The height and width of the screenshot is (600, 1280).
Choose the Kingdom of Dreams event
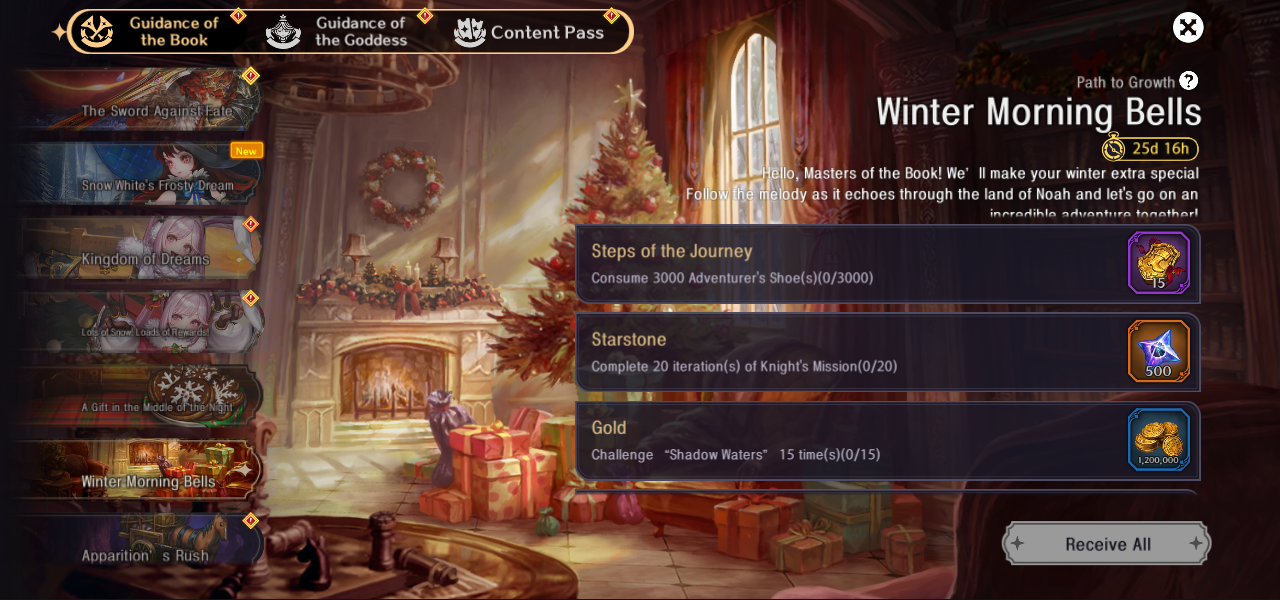(140, 249)
